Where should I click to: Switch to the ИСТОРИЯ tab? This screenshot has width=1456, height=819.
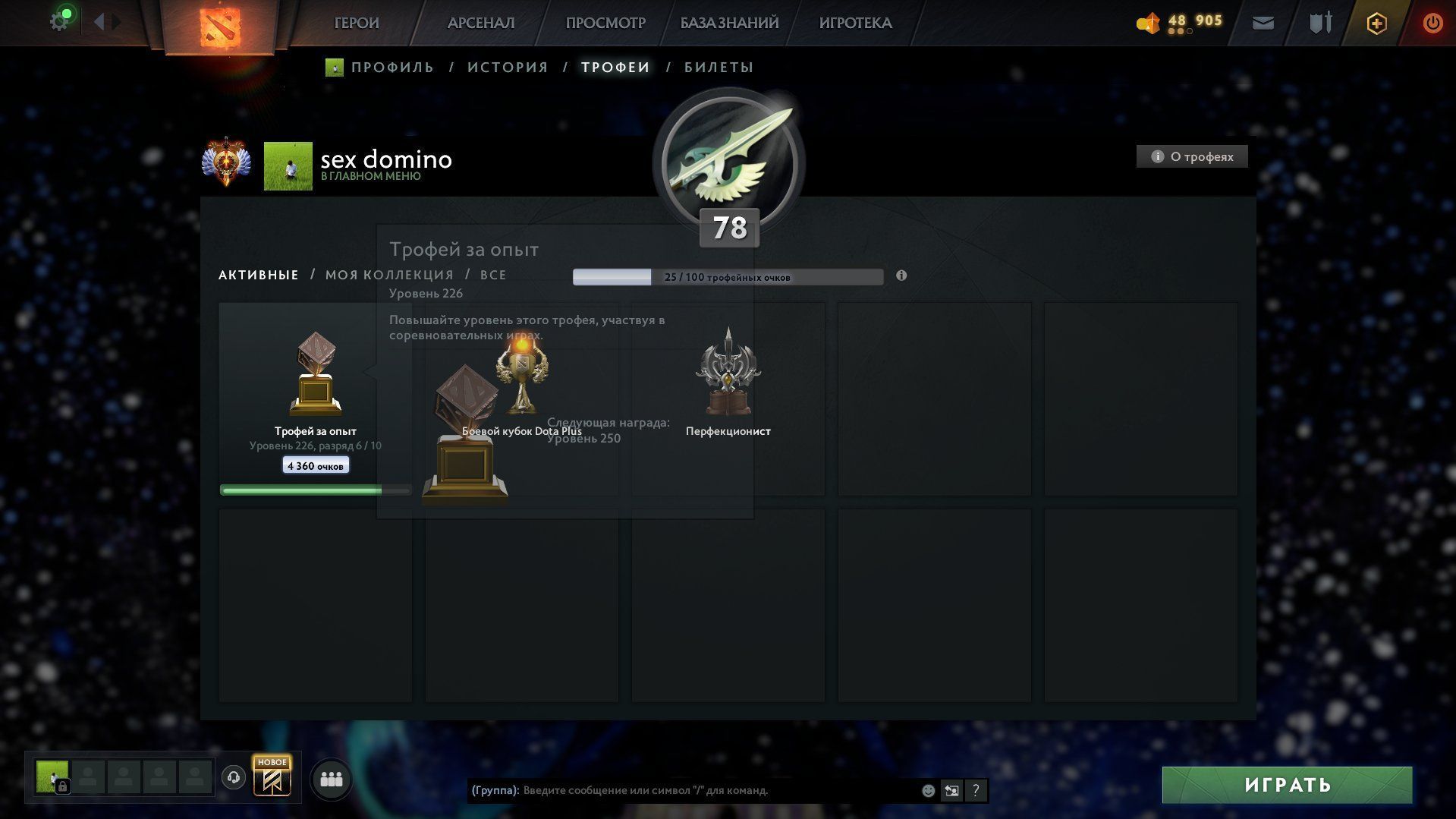coord(508,68)
